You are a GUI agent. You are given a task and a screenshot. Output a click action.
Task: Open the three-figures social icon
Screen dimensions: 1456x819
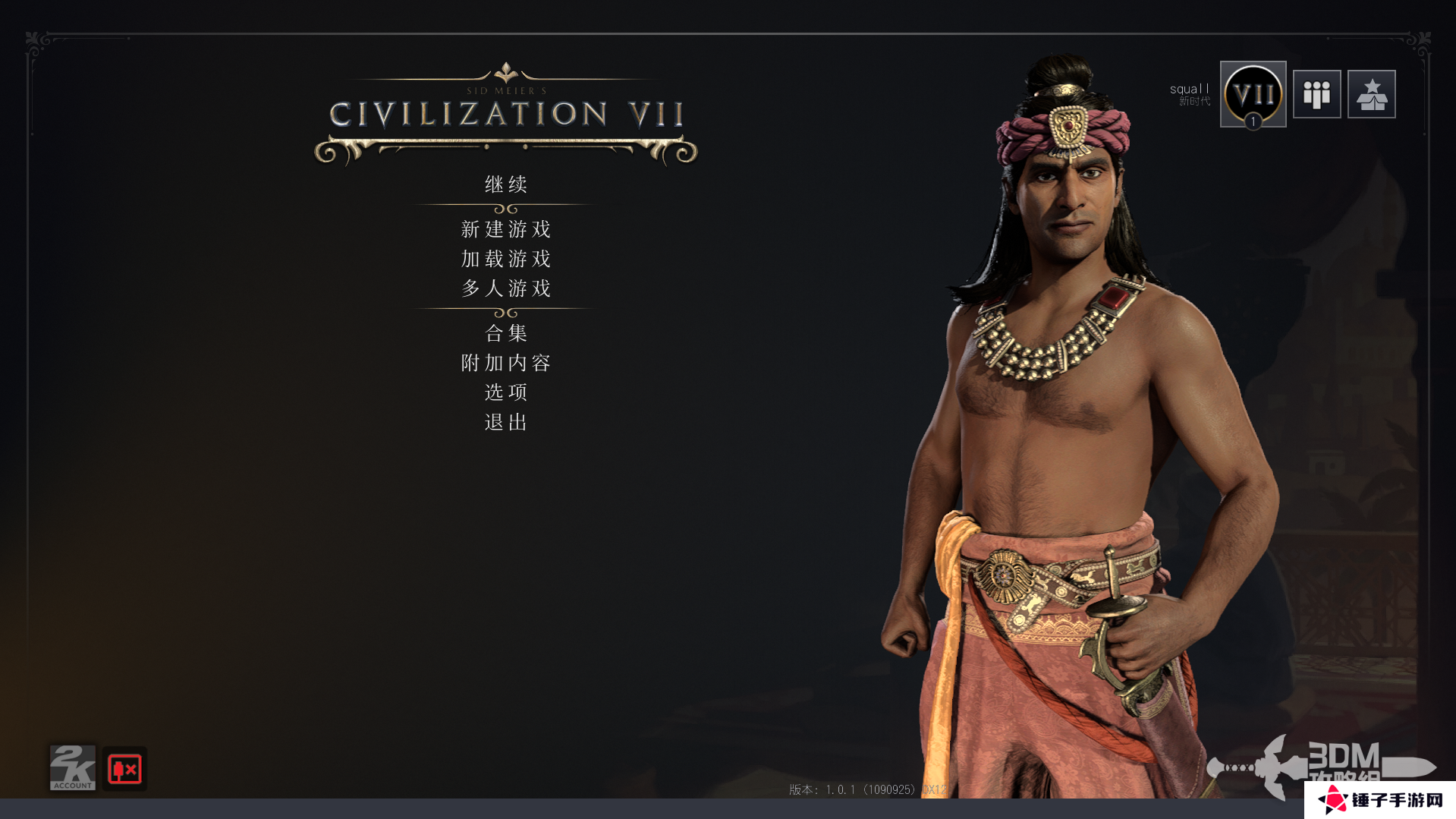(1316, 94)
